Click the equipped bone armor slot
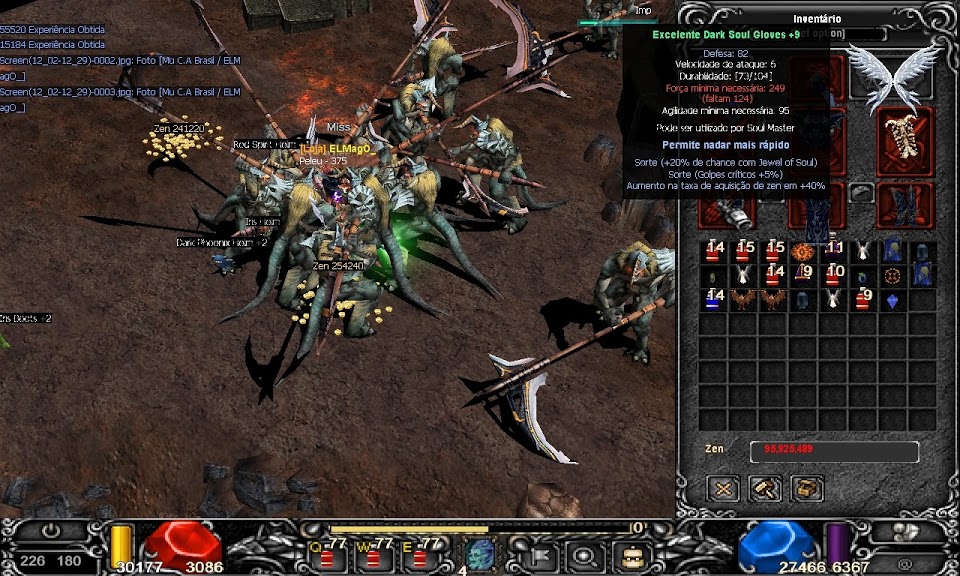 click(x=904, y=141)
